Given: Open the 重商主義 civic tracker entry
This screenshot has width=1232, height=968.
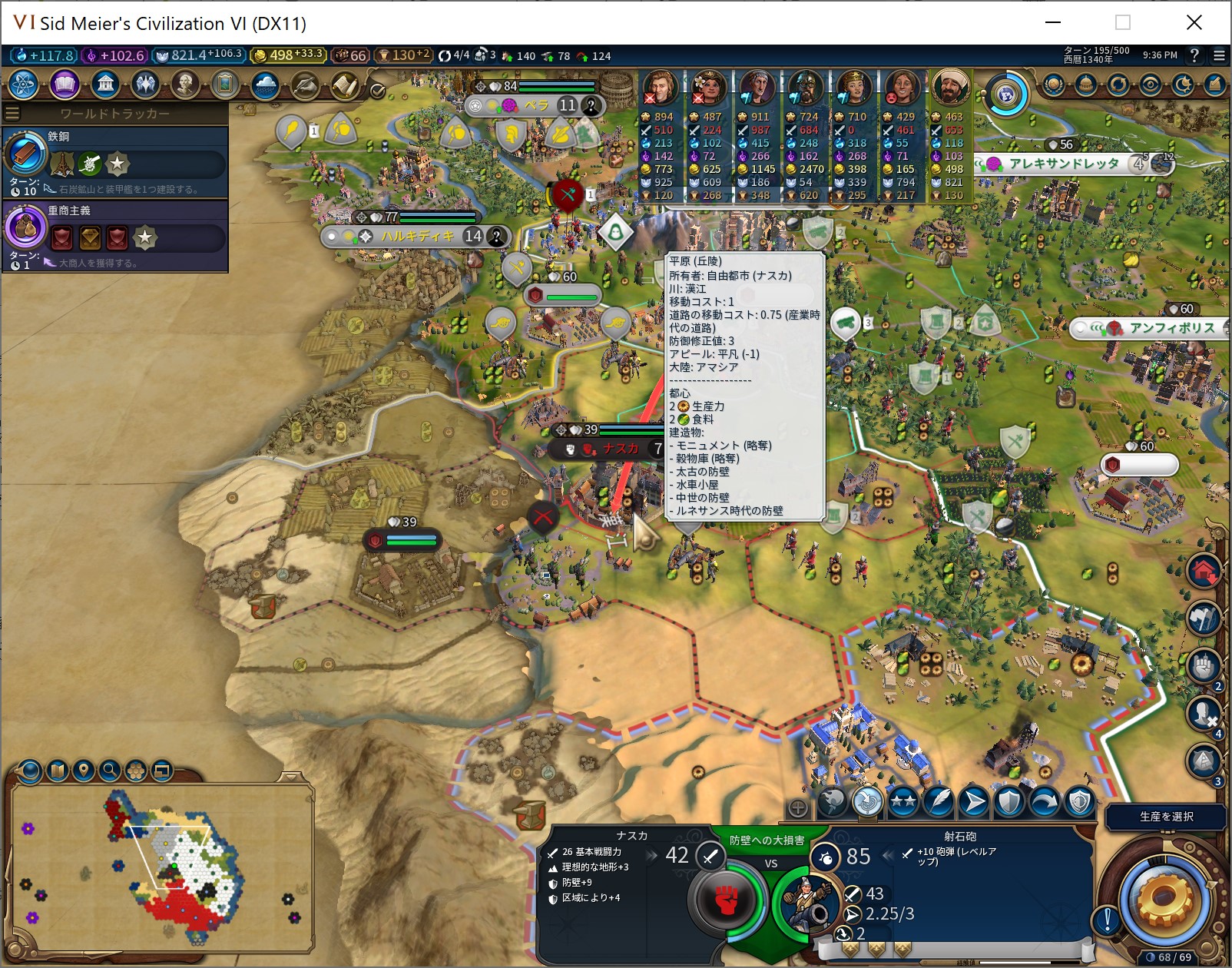Looking at the screenshot, I should (115, 236).
